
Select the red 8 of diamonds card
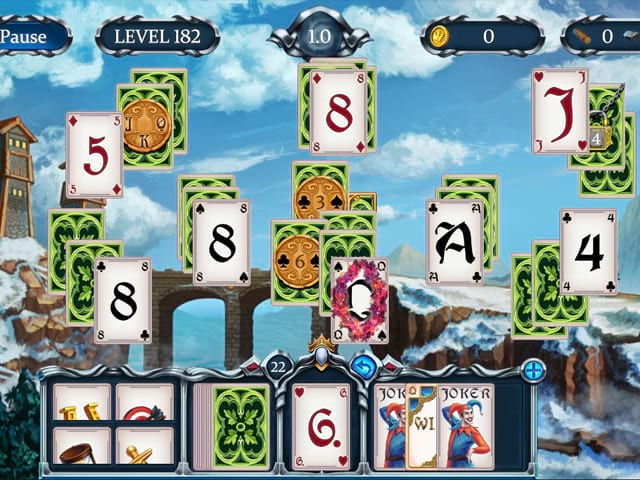[x=338, y=112]
